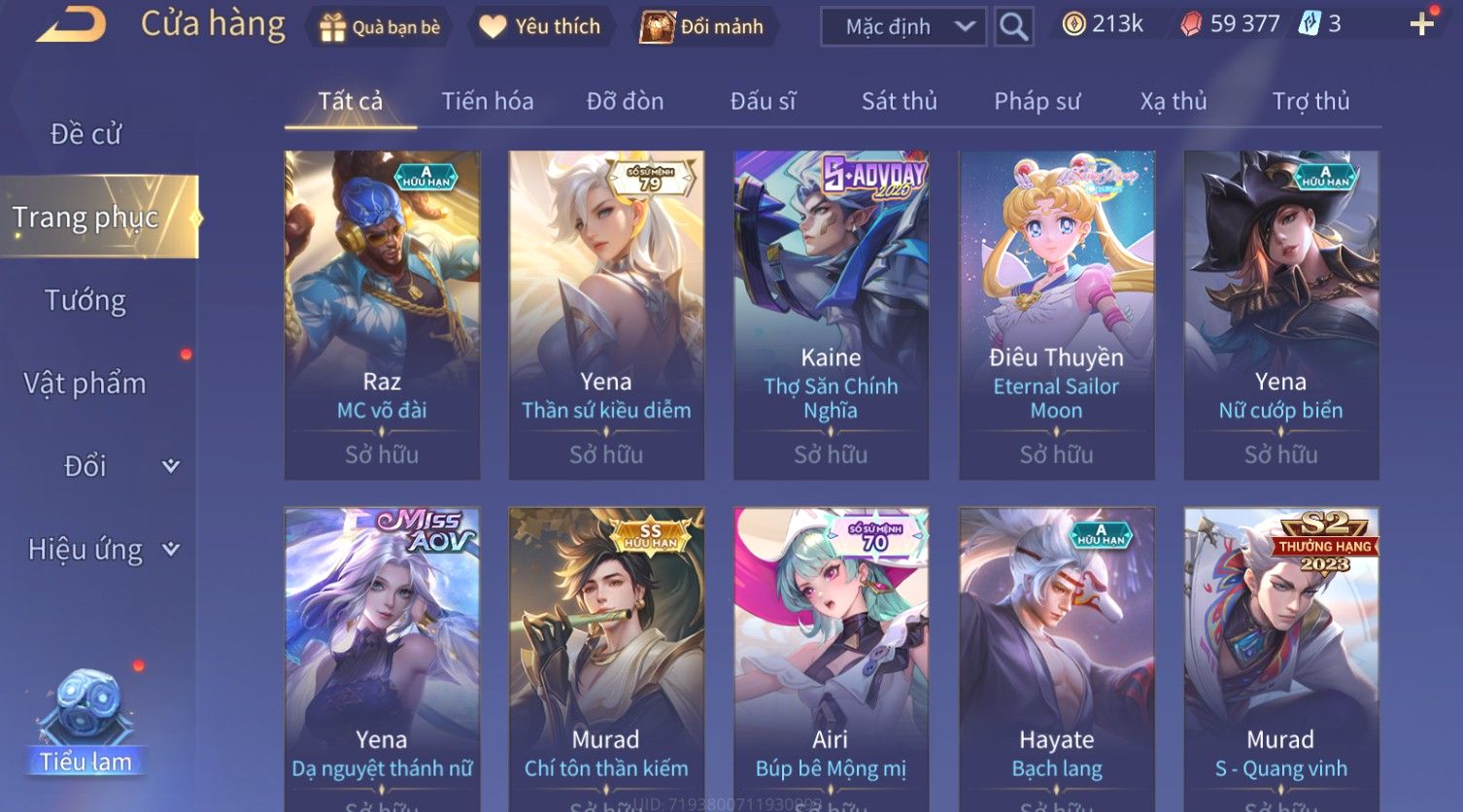Select the Pháp sư category tab
1463x812 pixels.
(x=1037, y=101)
